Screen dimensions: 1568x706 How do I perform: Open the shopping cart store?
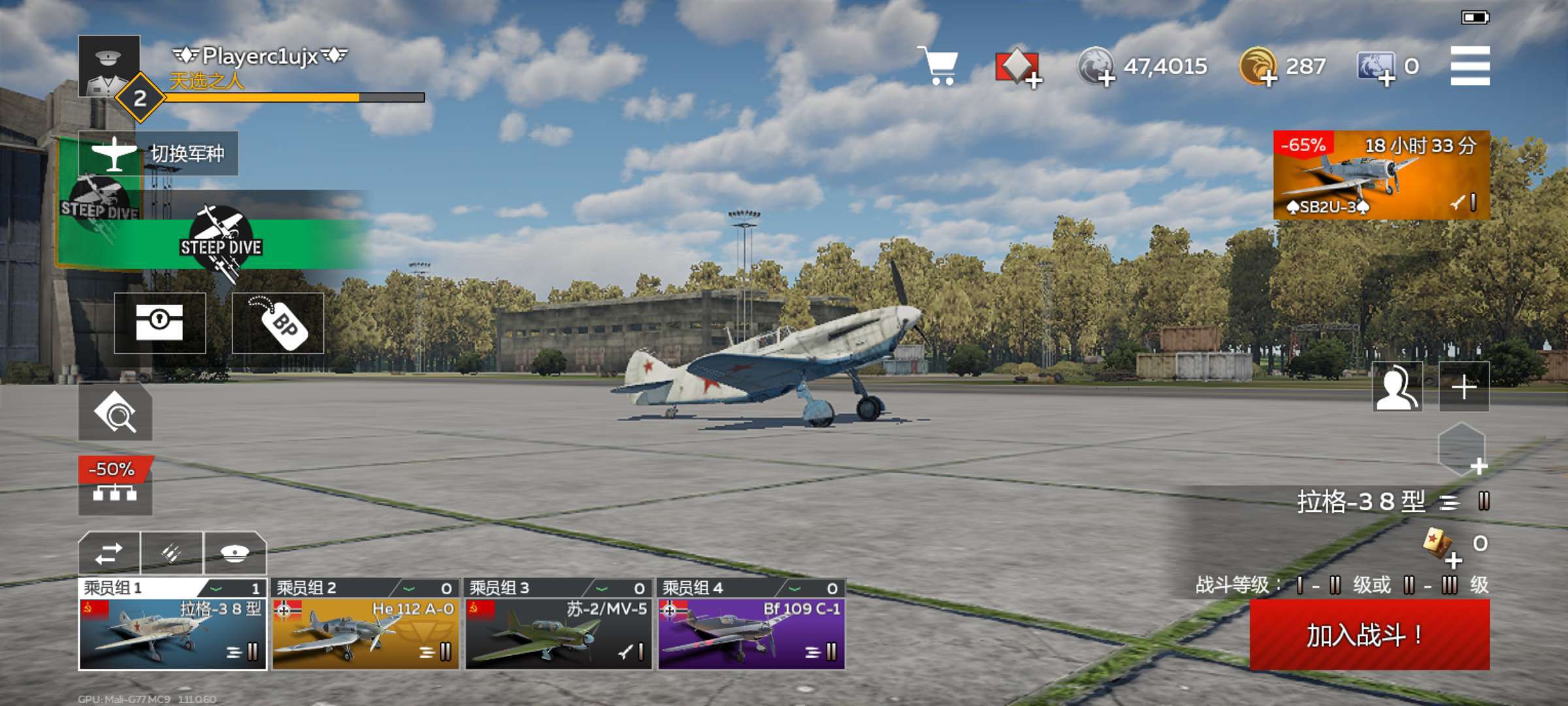tap(938, 65)
